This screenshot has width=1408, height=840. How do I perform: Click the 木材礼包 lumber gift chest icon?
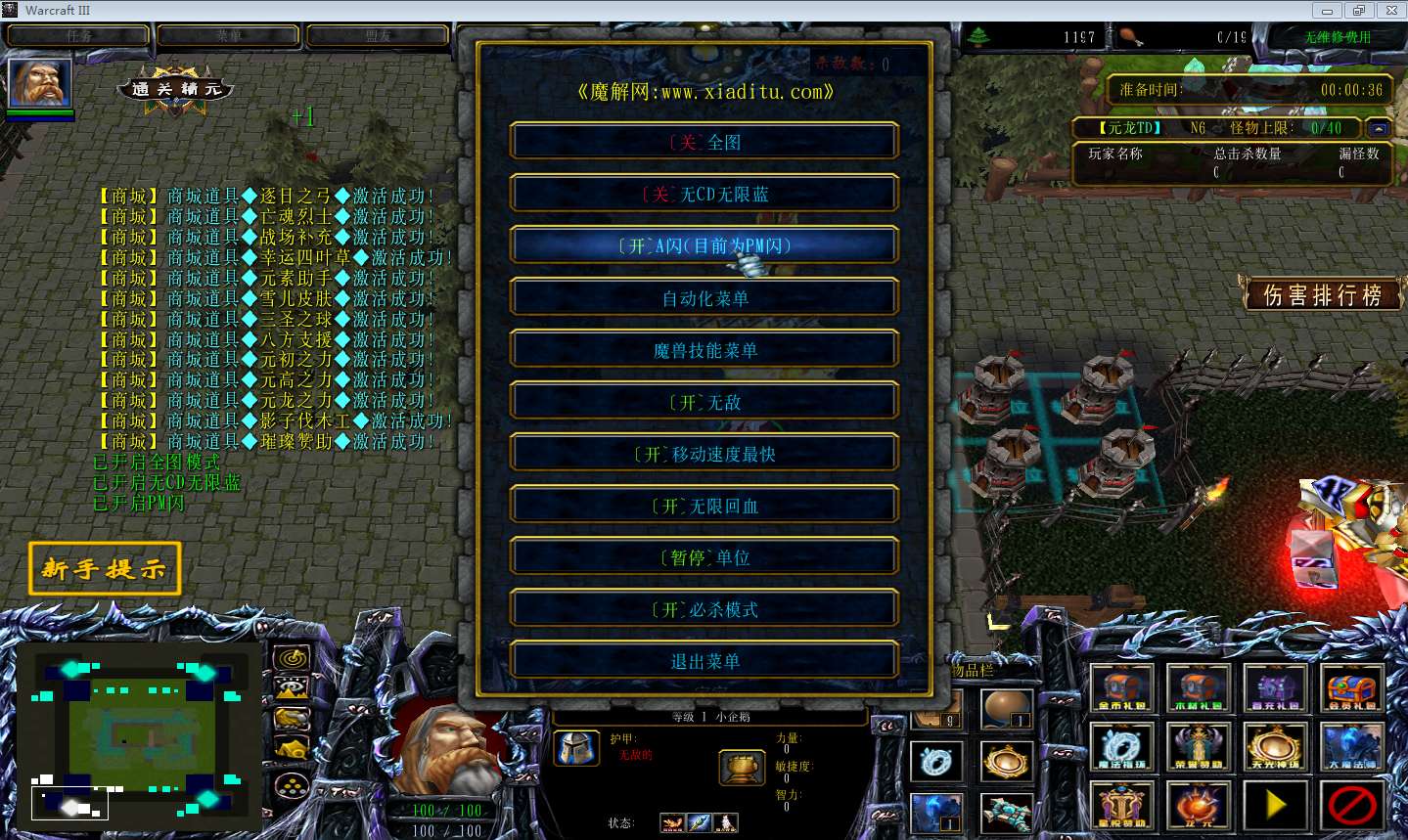(x=1198, y=687)
